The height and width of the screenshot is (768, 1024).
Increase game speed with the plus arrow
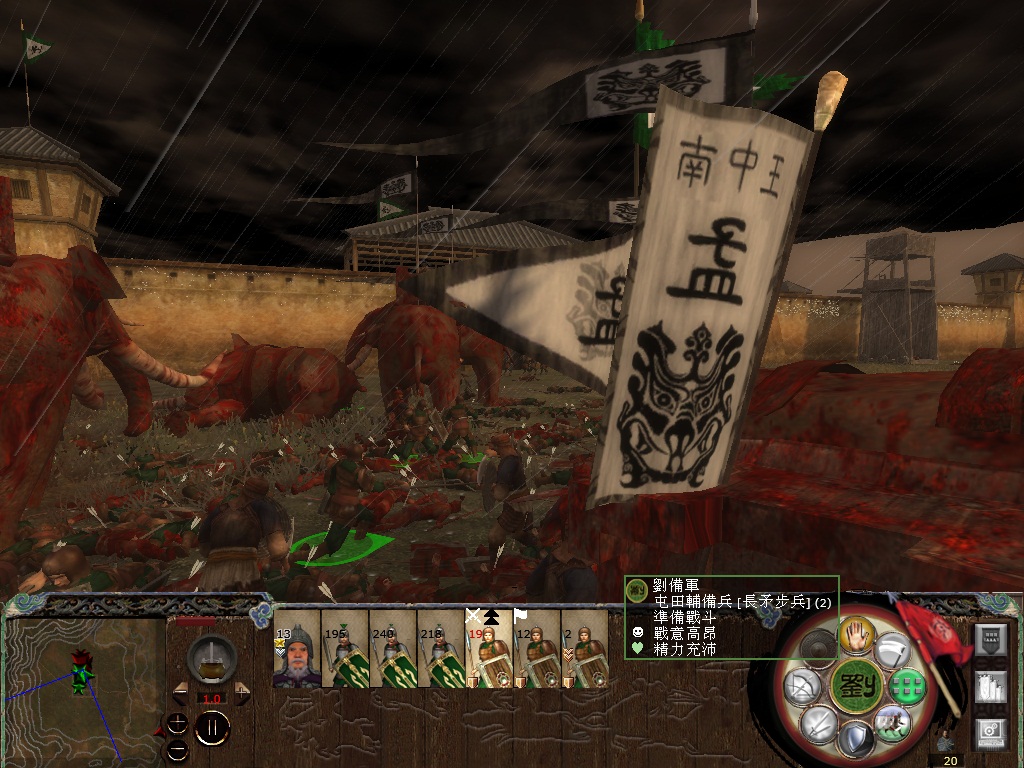[x=242, y=692]
